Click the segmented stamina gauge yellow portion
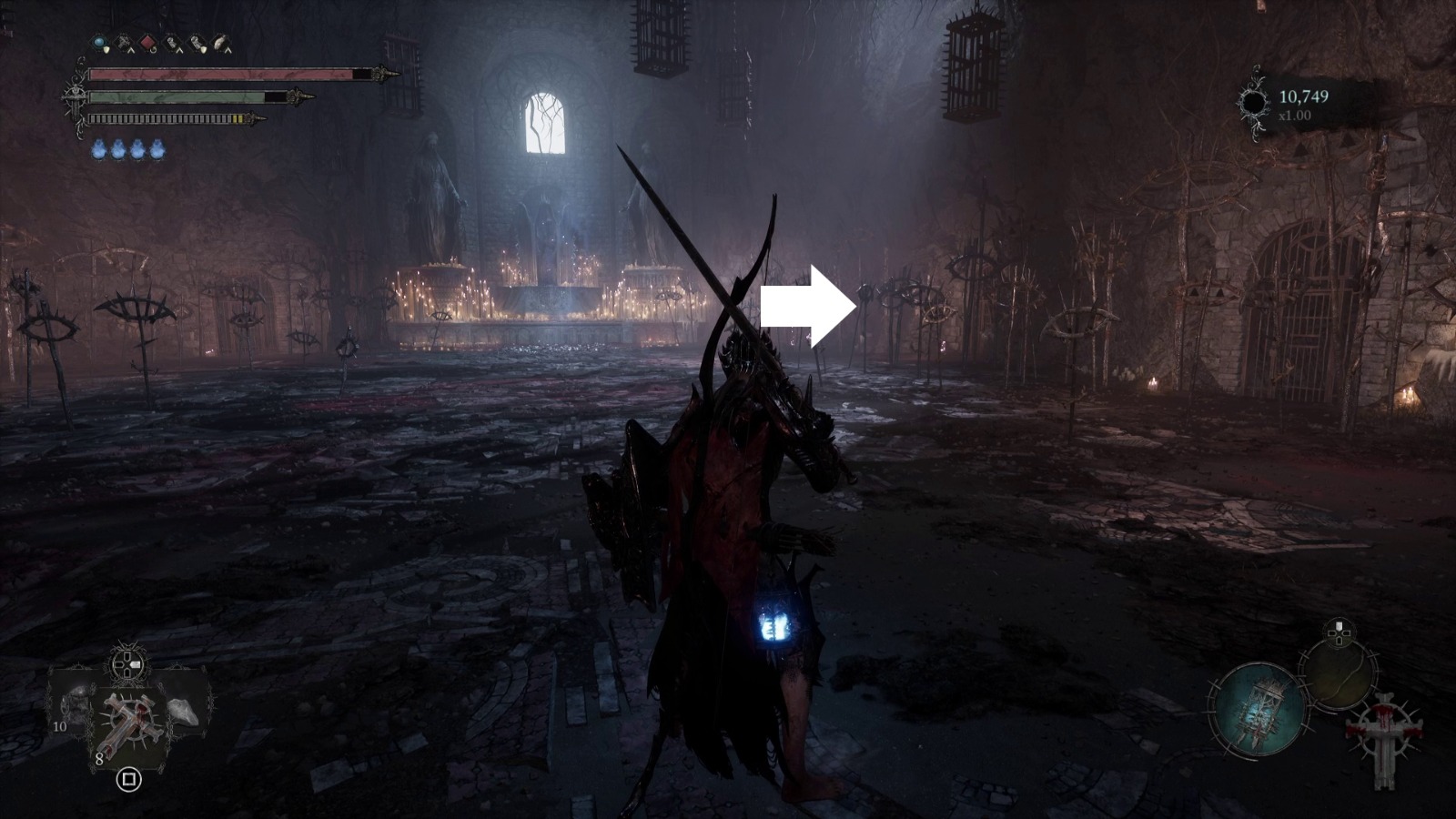This screenshot has height=819, width=1456. coord(238,118)
